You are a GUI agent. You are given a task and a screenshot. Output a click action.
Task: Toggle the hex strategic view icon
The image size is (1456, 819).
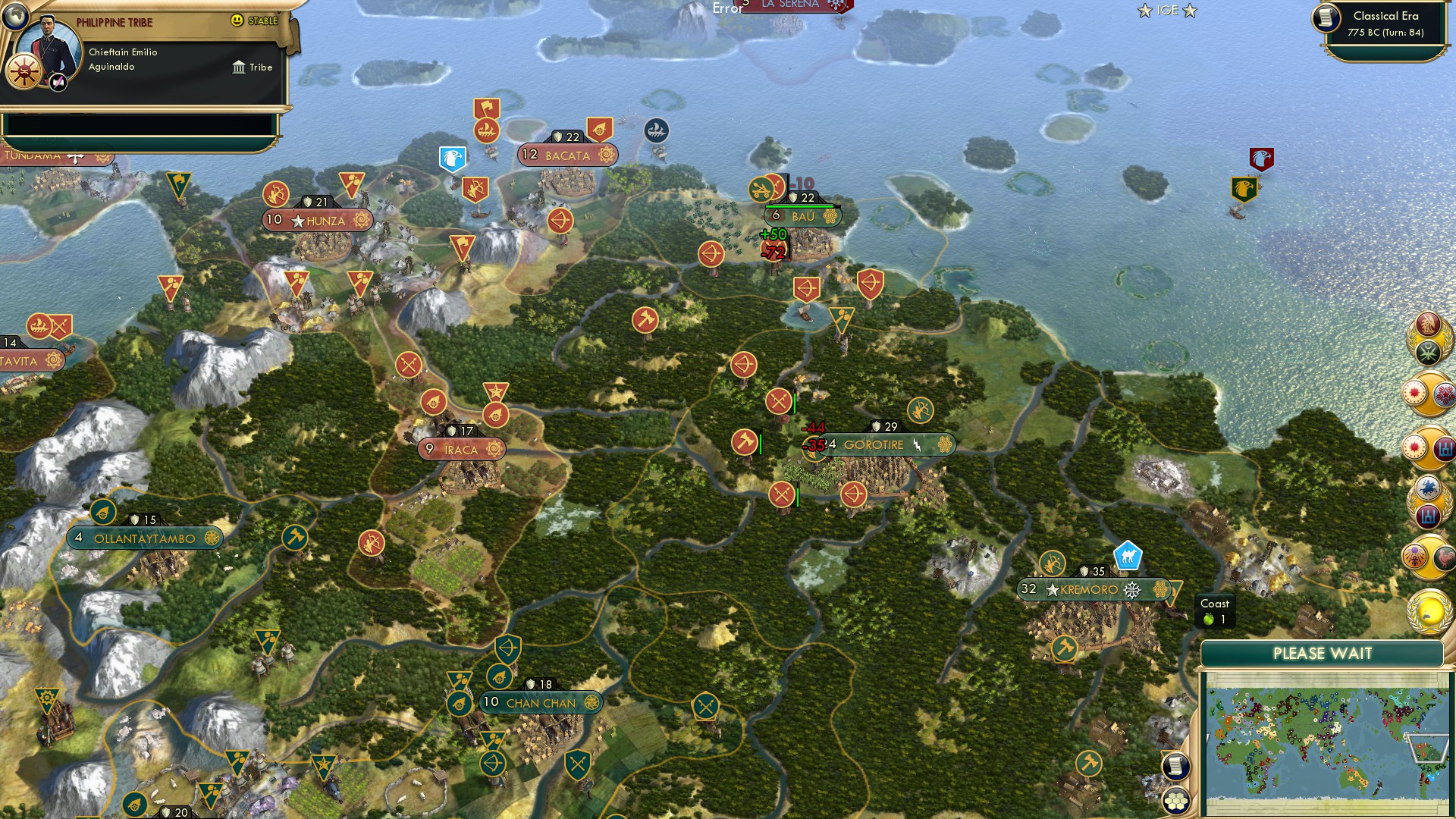click(x=1175, y=801)
